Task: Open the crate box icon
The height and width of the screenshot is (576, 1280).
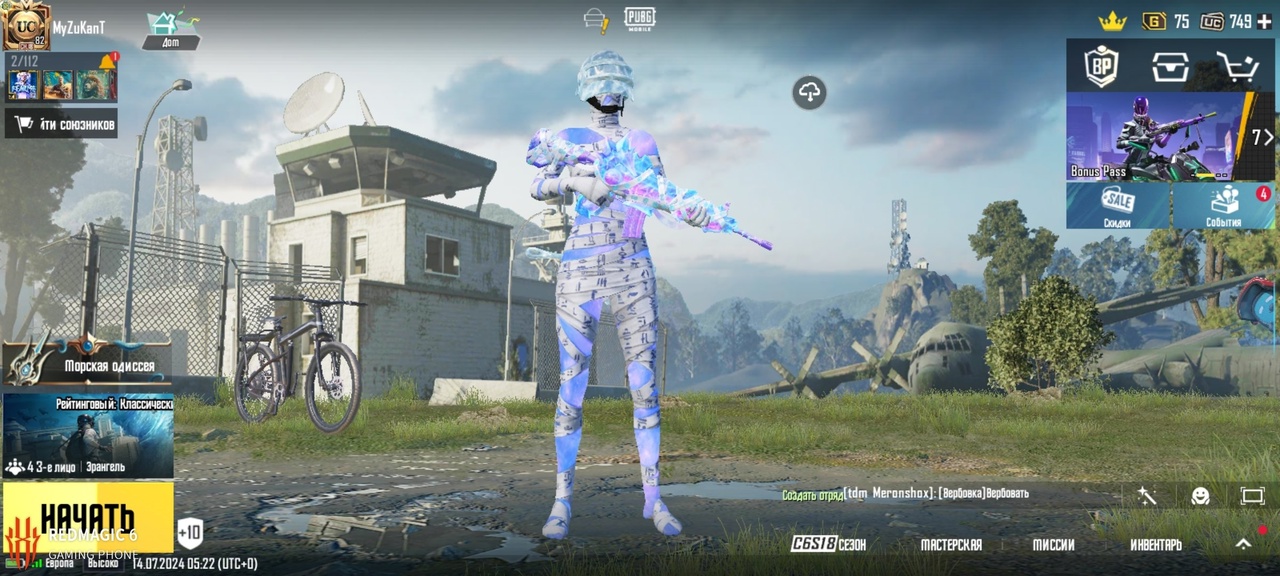Action: tap(1170, 66)
